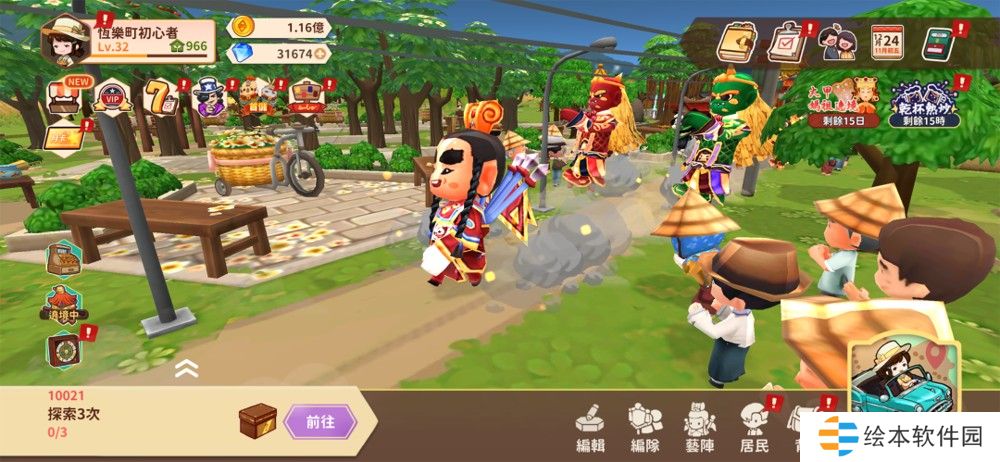Open the 編輯 edit mode

click(x=591, y=428)
